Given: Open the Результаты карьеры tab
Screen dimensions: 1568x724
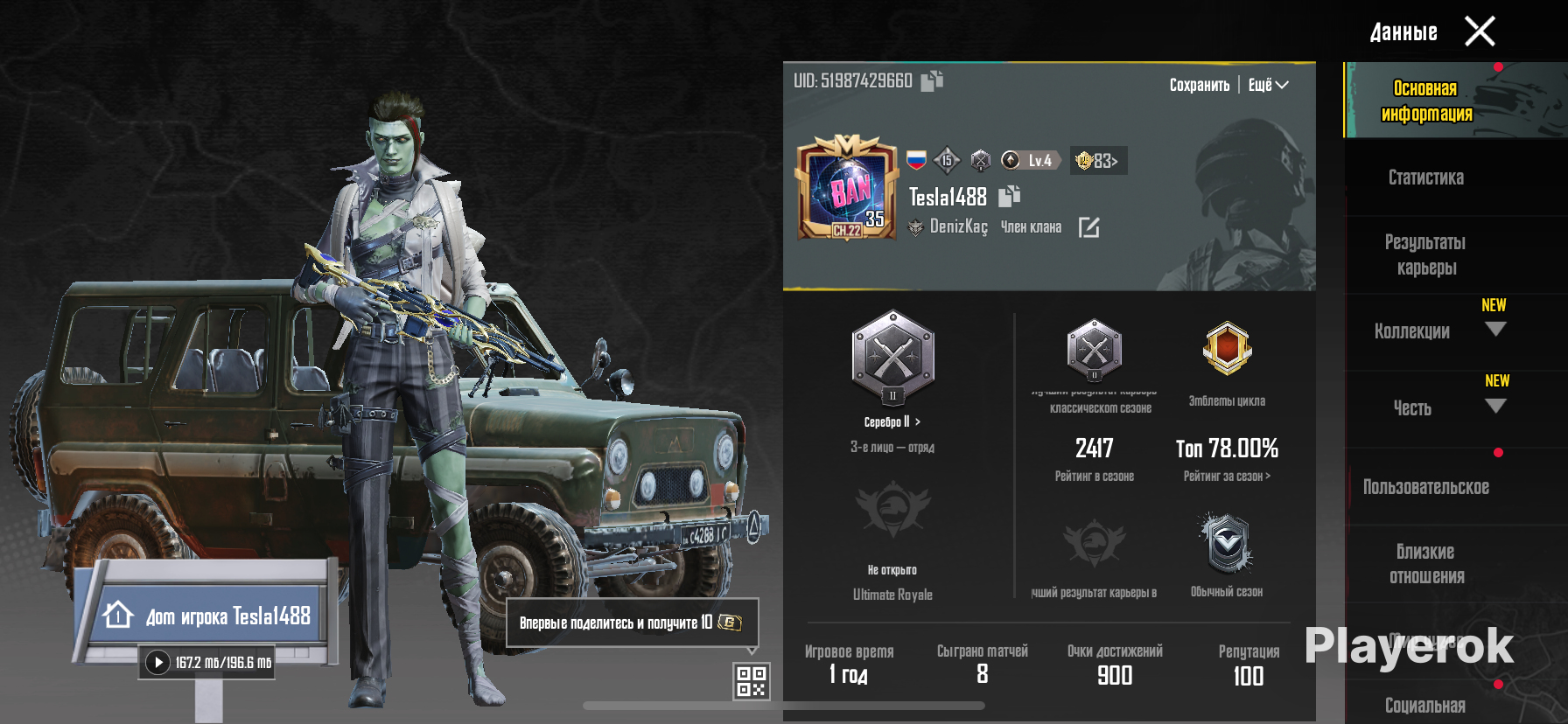Looking at the screenshot, I should click(x=1425, y=254).
